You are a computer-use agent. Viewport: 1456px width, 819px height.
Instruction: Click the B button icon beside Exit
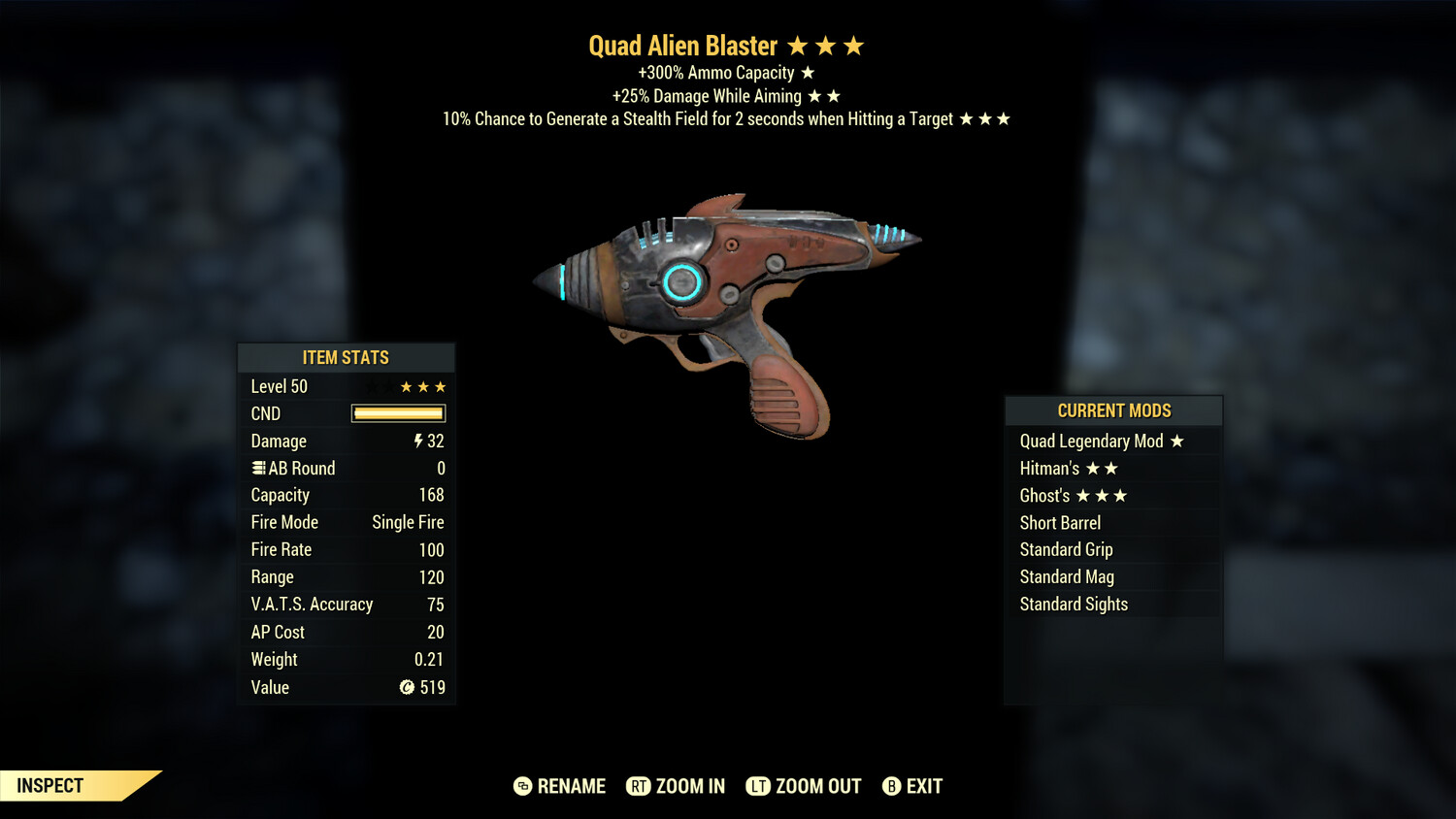click(x=890, y=786)
